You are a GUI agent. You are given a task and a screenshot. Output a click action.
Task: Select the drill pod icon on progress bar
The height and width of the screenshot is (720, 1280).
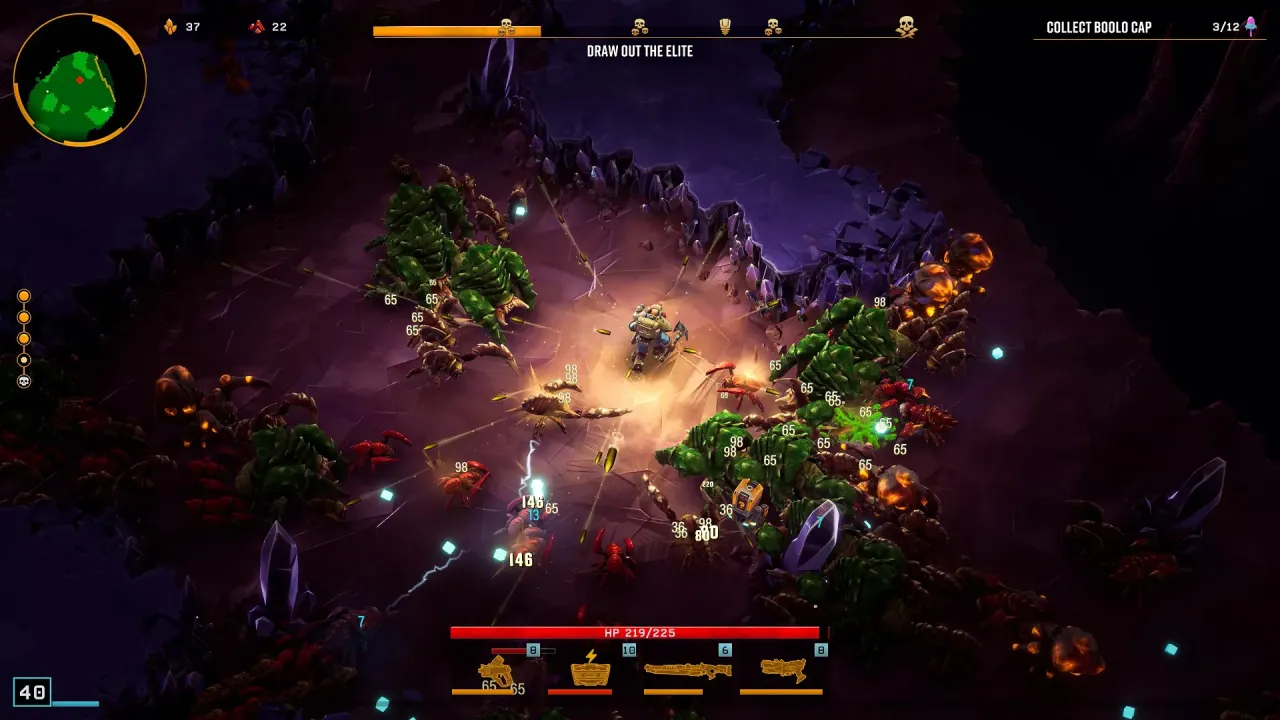724,26
